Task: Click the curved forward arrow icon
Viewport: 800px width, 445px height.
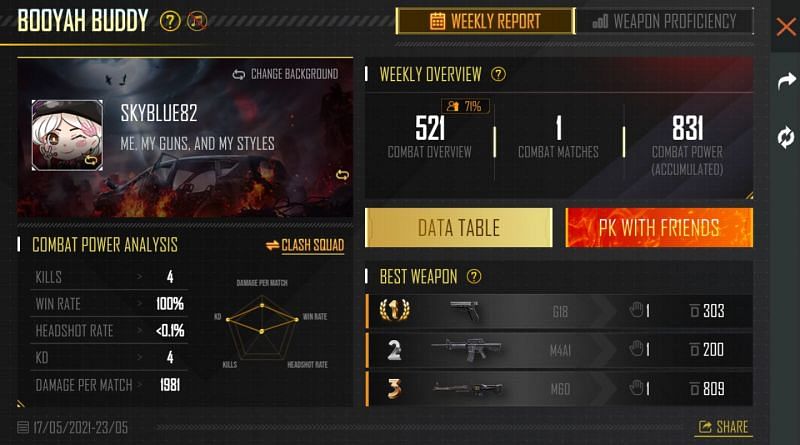Action: 786,82
